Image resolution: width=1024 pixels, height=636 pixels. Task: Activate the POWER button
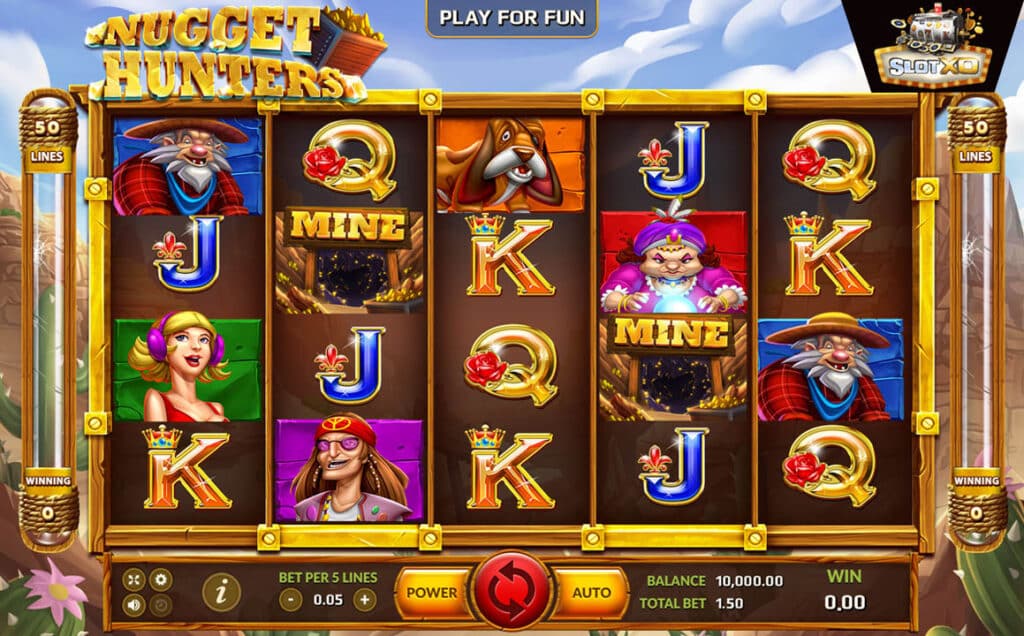pyautogui.click(x=433, y=592)
